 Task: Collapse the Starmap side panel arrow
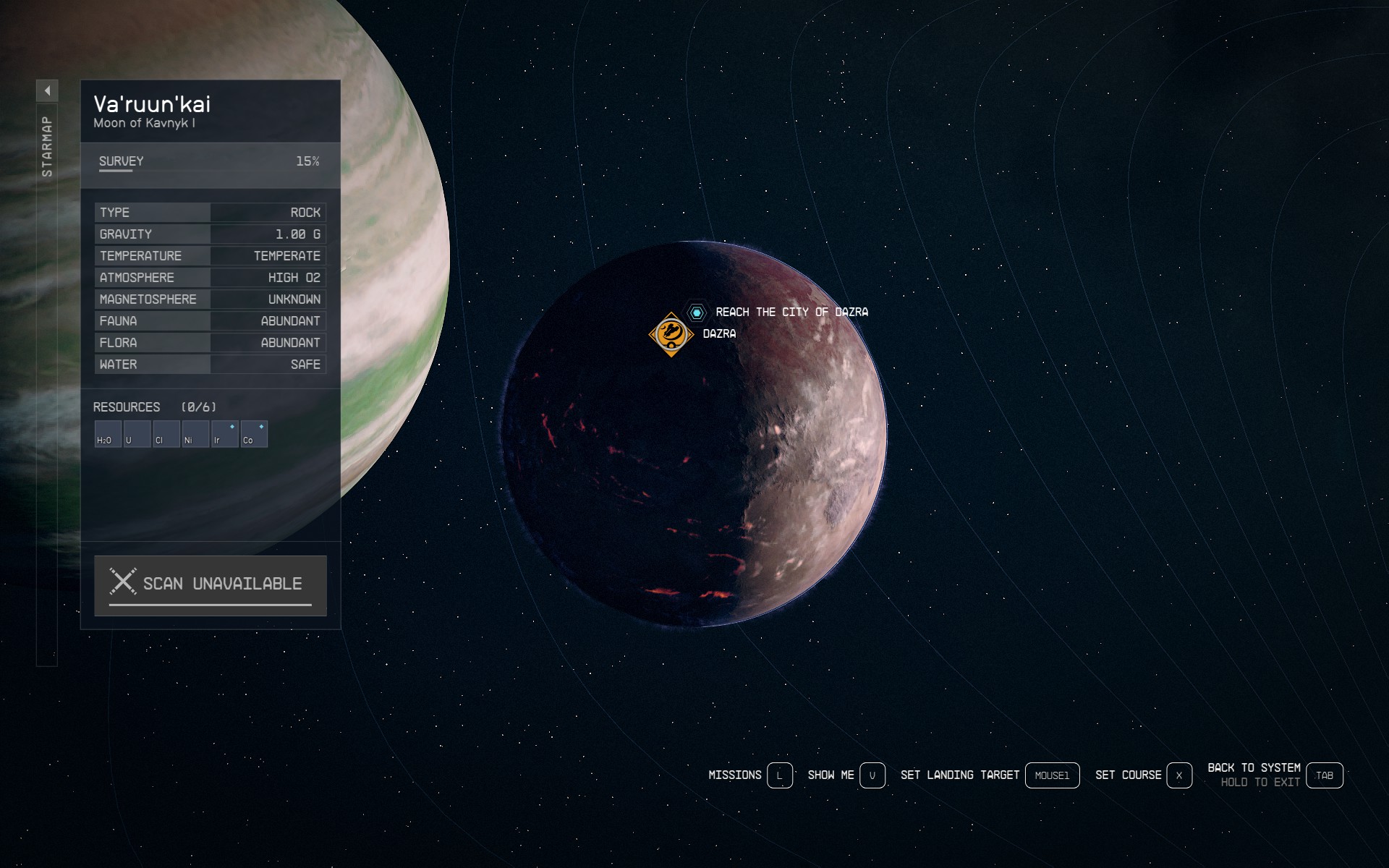click(x=47, y=90)
